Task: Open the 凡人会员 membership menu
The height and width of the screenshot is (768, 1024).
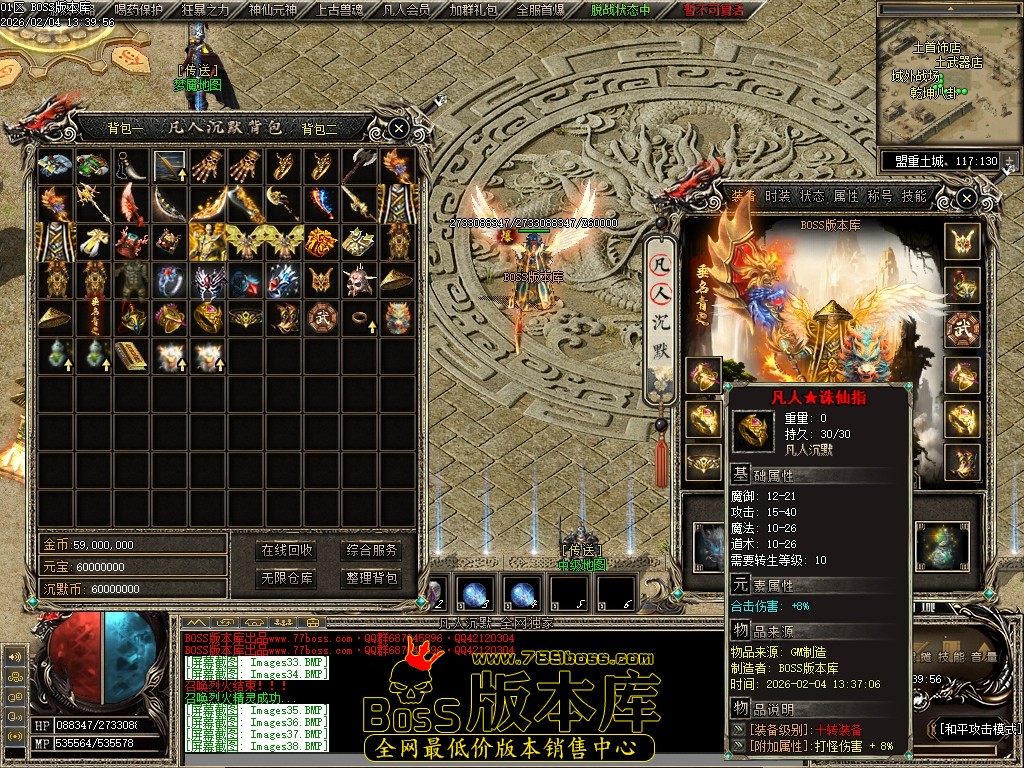Action: click(407, 10)
